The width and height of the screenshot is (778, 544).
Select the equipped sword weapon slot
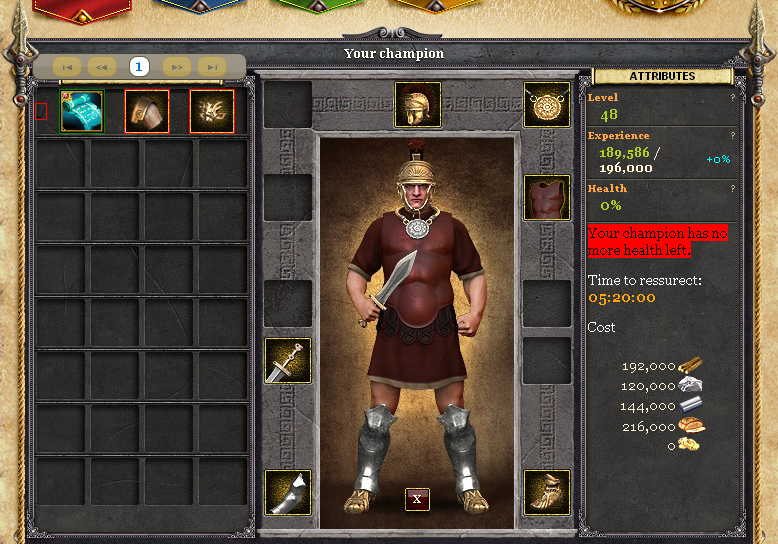click(x=288, y=360)
